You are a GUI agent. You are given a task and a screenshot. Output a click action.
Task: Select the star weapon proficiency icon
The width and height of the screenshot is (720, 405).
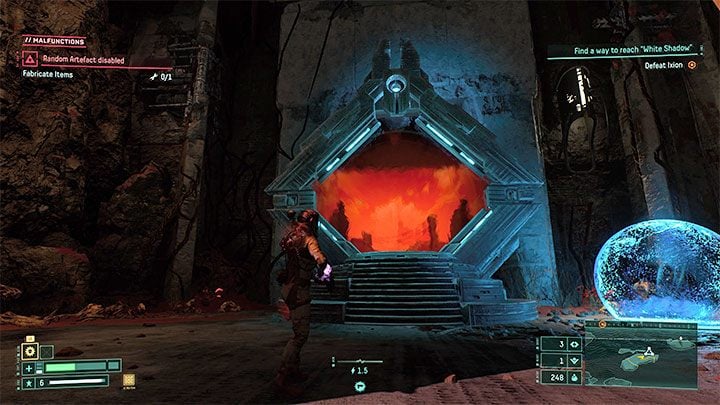[x=31, y=381]
